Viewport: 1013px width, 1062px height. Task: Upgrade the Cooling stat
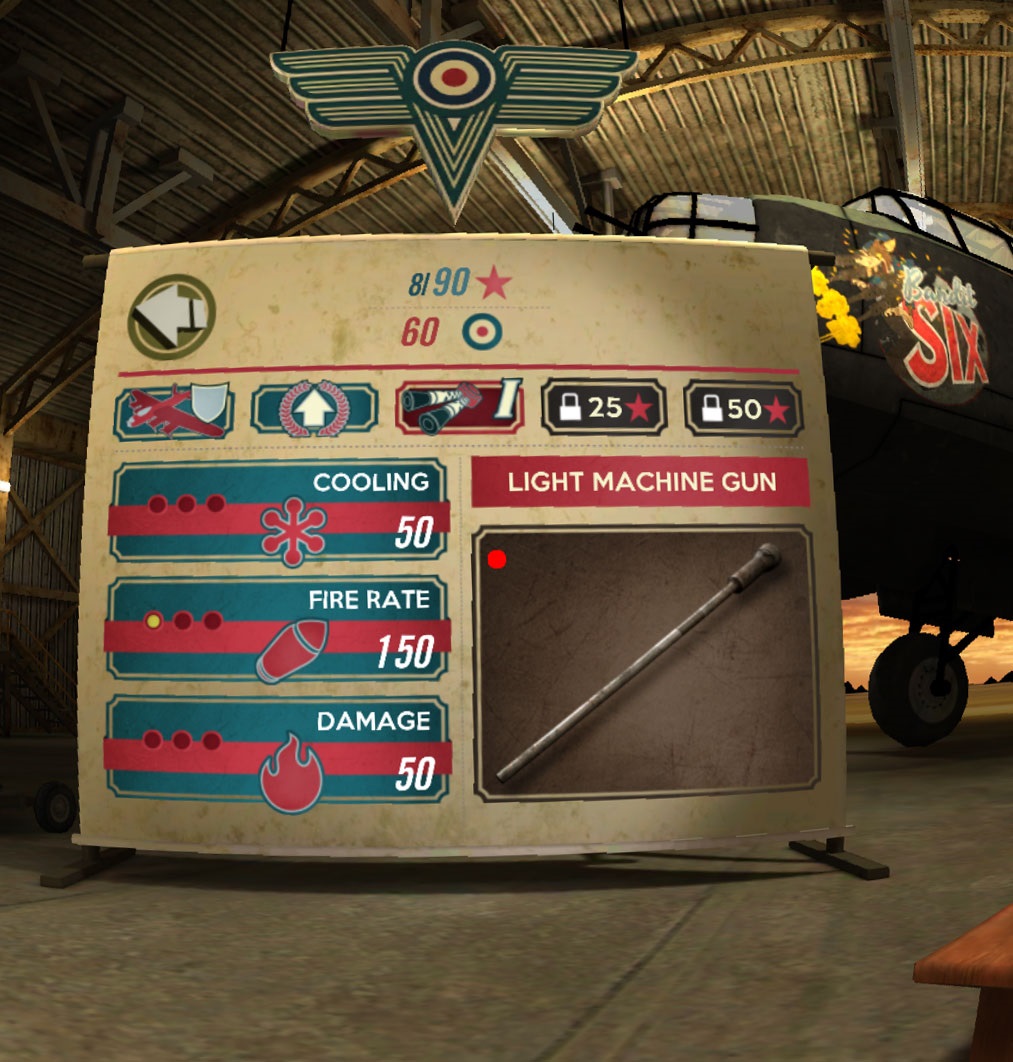point(280,511)
